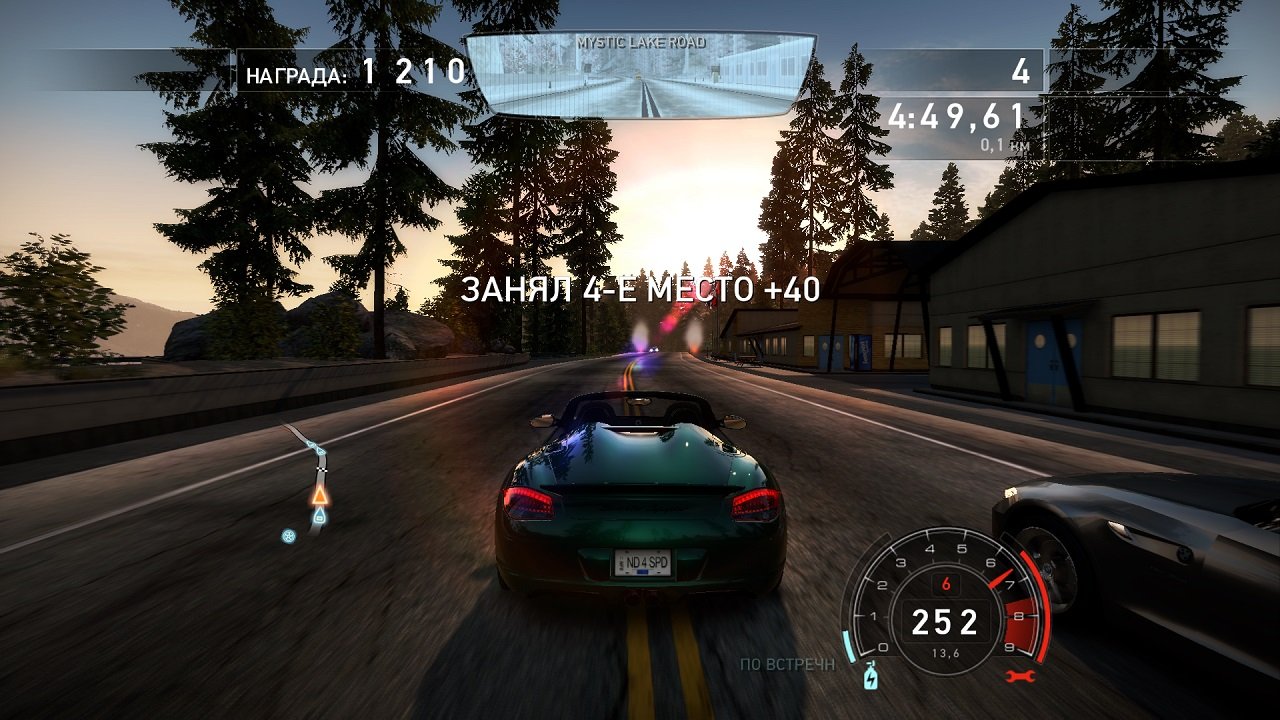Click the tachometer needle position

click(1001, 579)
